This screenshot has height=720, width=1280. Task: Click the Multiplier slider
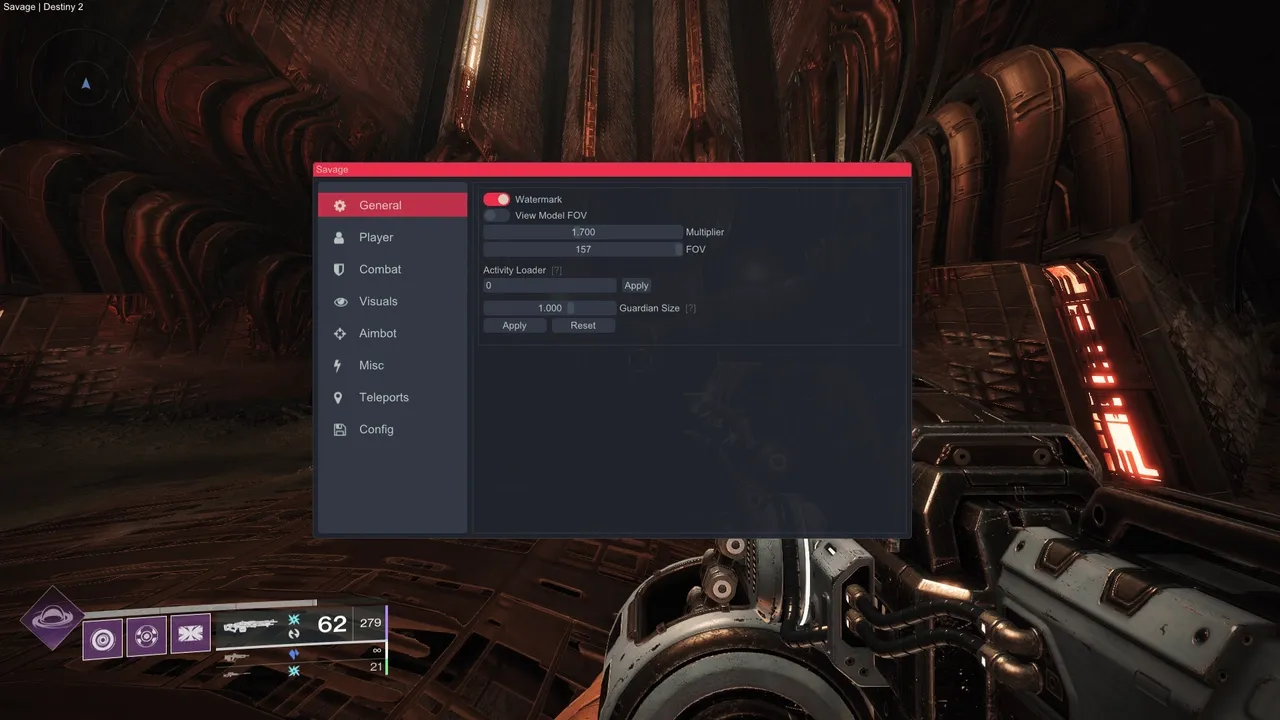582,232
